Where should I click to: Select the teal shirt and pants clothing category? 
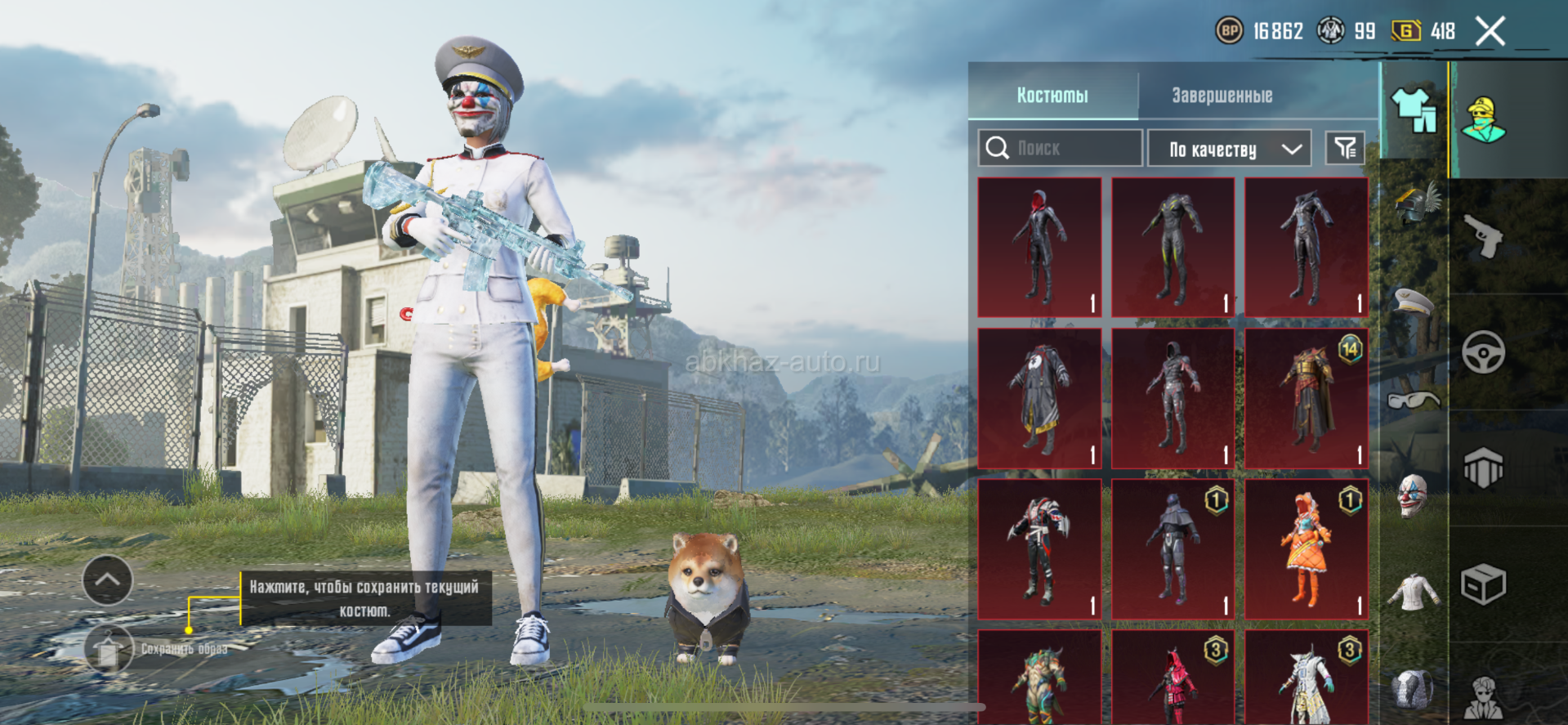tap(1414, 110)
